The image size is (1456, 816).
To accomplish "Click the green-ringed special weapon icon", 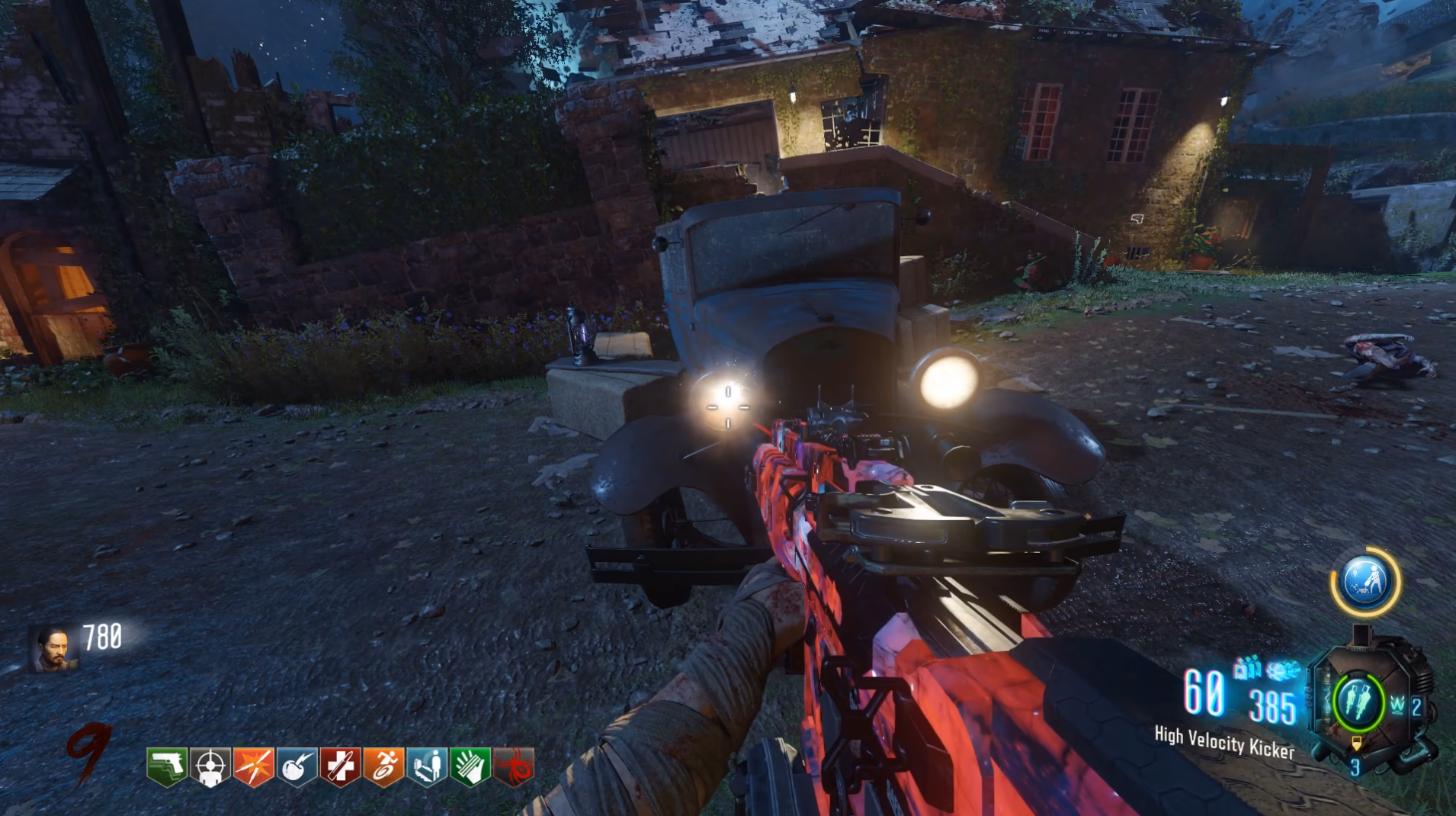I will [1358, 702].
